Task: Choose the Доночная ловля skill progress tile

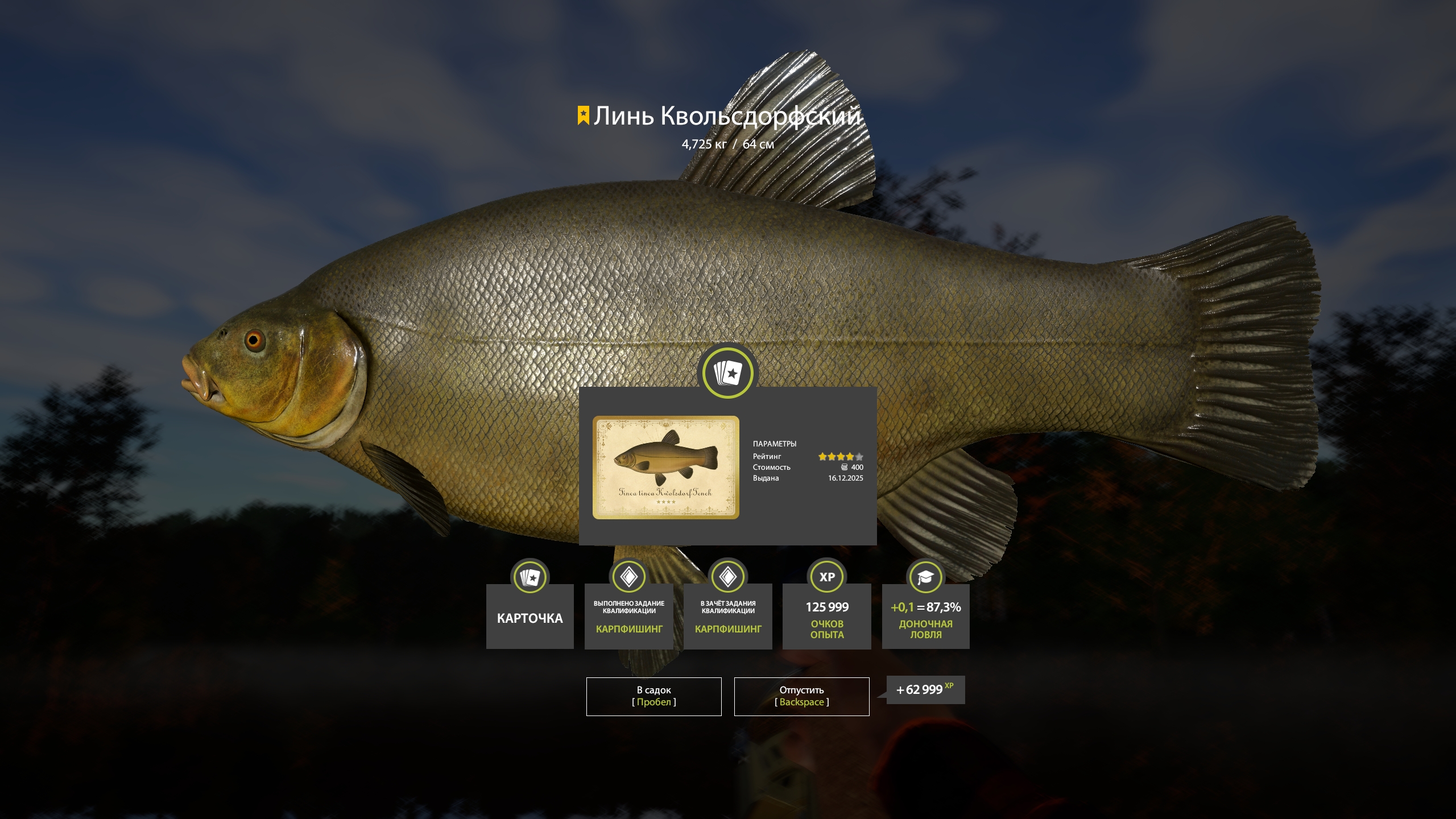Action: click(x=925, y=617)
